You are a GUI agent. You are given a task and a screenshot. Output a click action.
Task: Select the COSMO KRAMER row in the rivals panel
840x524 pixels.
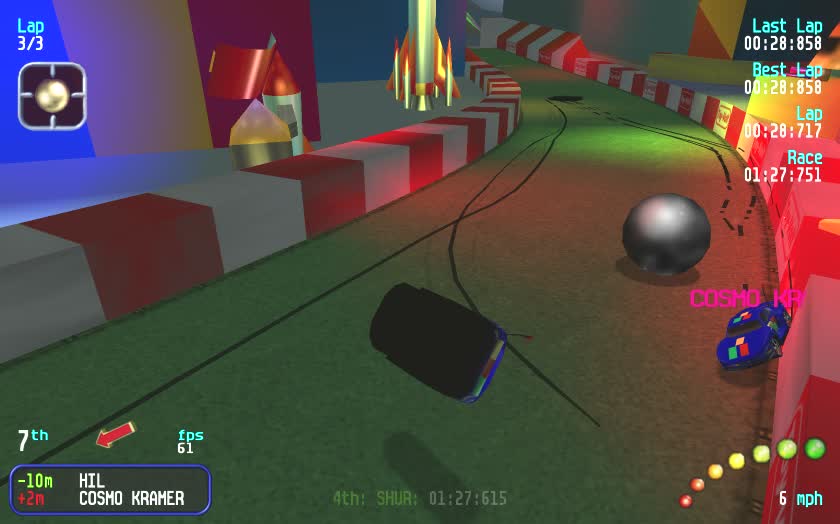110,498
